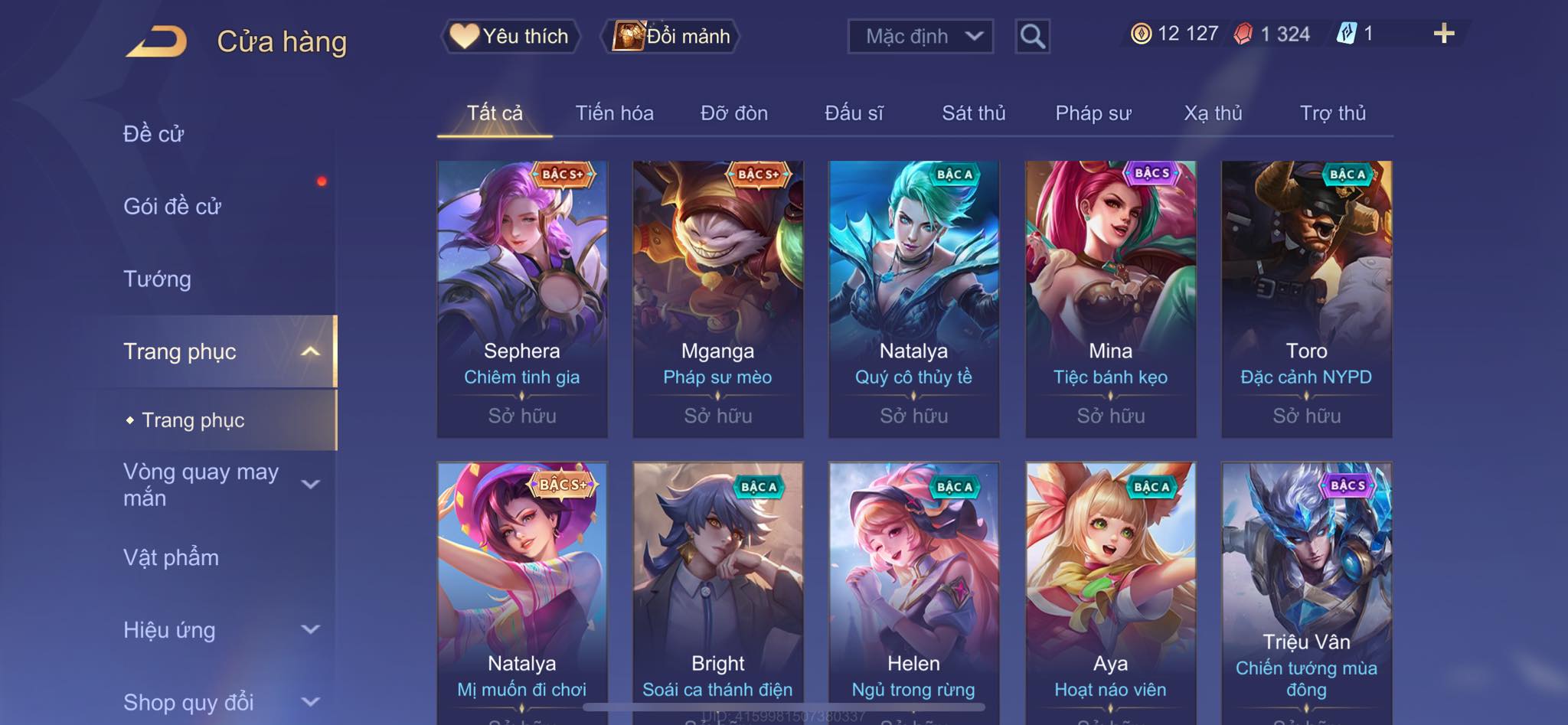Add currency with the plus button
Image resolution: width=1568 pixels, height=725 pixels.
tap(1443, 34)
